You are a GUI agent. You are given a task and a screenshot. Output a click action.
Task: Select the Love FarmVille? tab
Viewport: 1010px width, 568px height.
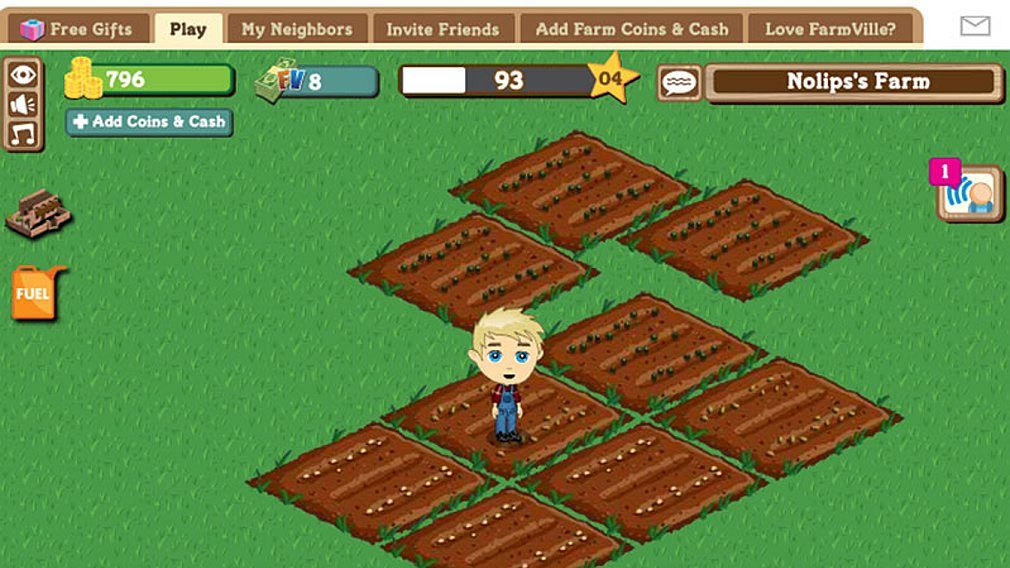pyautogui.click(x=830, y=29)
